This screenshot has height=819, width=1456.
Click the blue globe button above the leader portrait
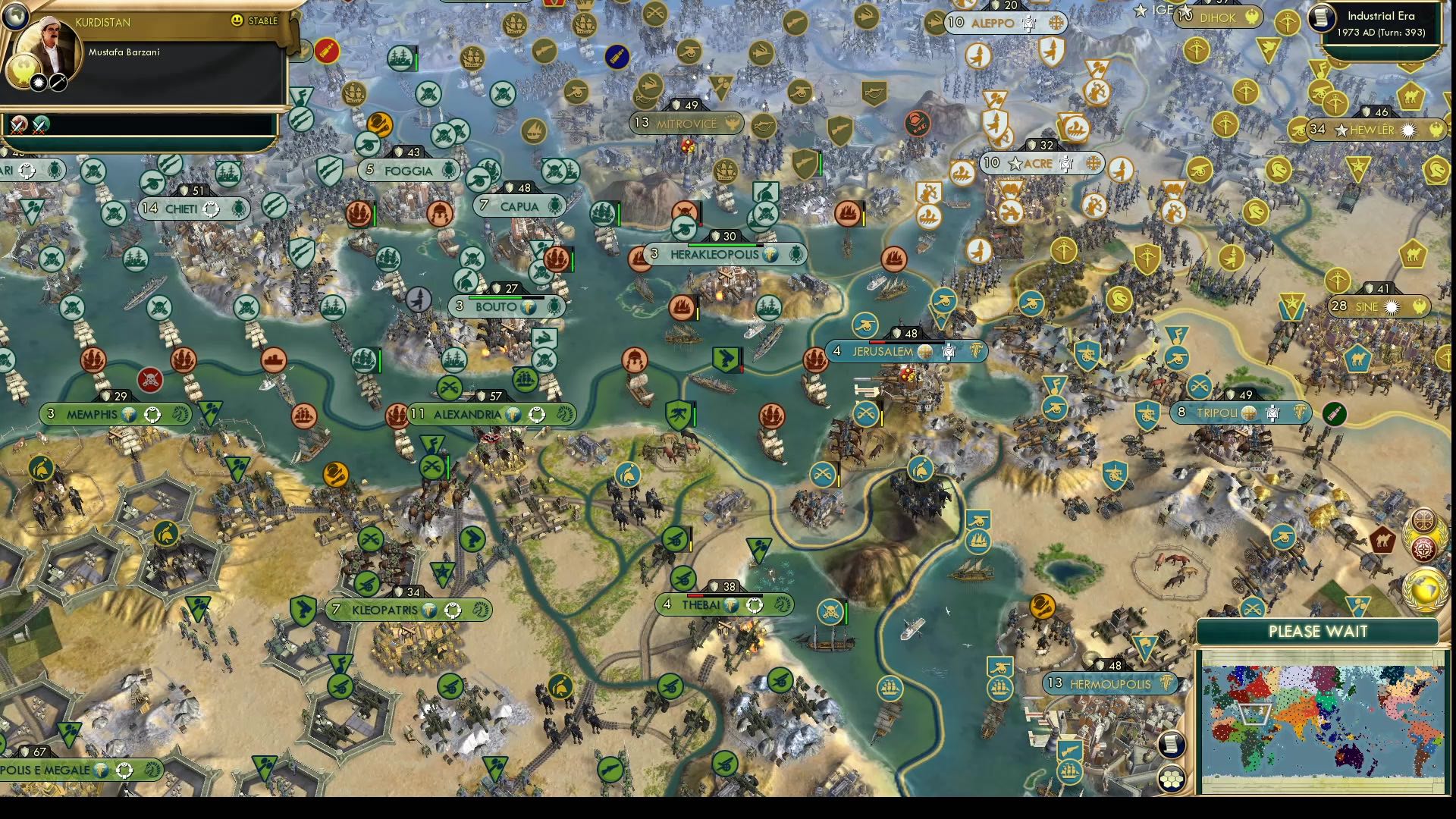coord(14,17)
